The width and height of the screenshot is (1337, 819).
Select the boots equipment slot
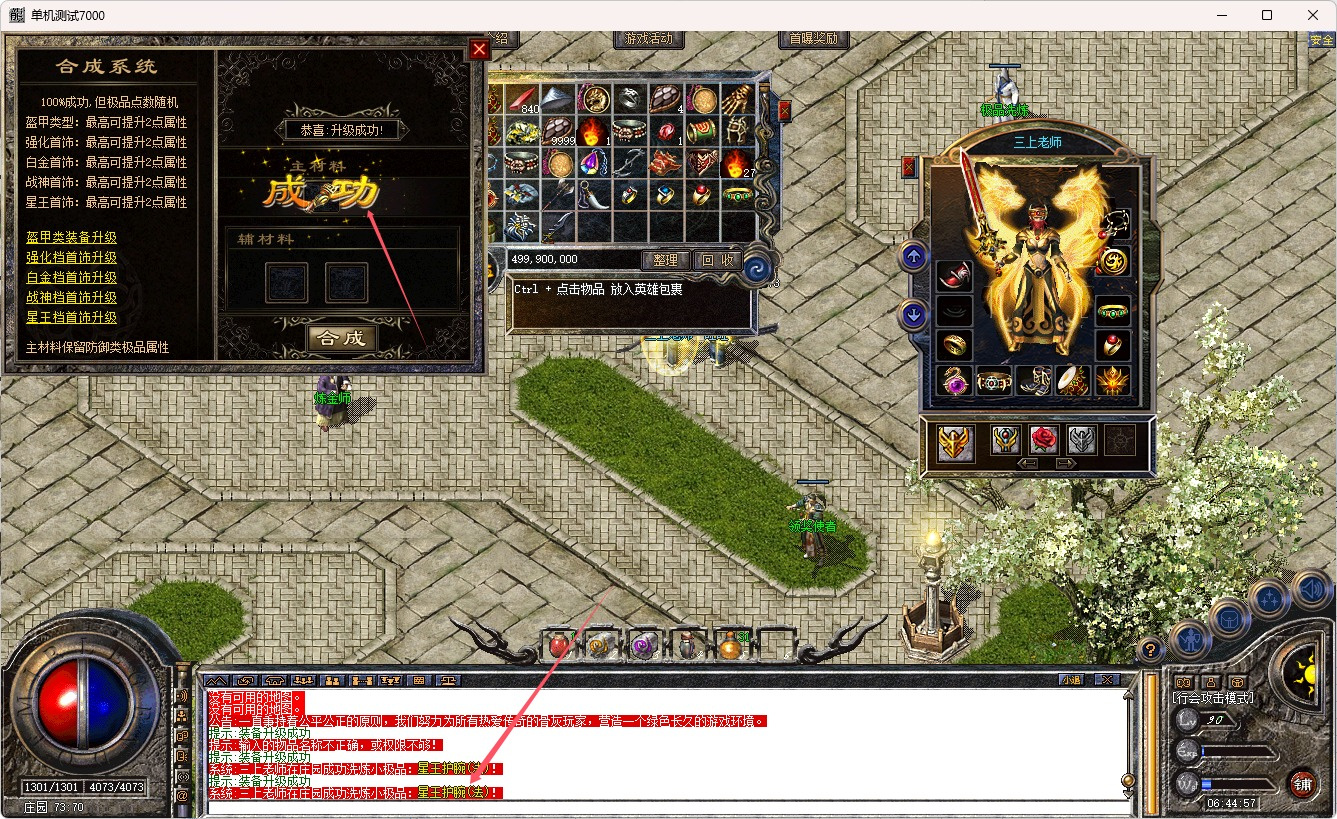click(1033, 381)
